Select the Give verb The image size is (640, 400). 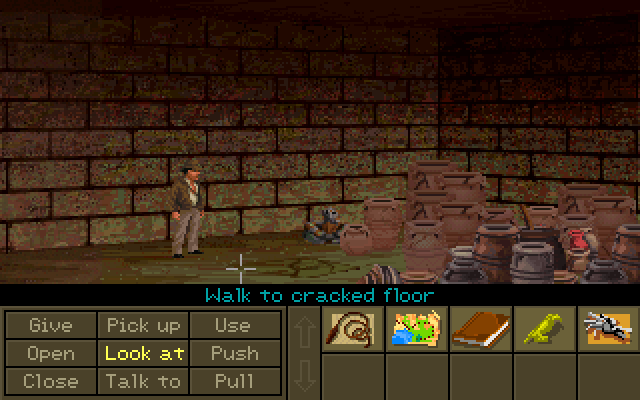tap(51, 325)
